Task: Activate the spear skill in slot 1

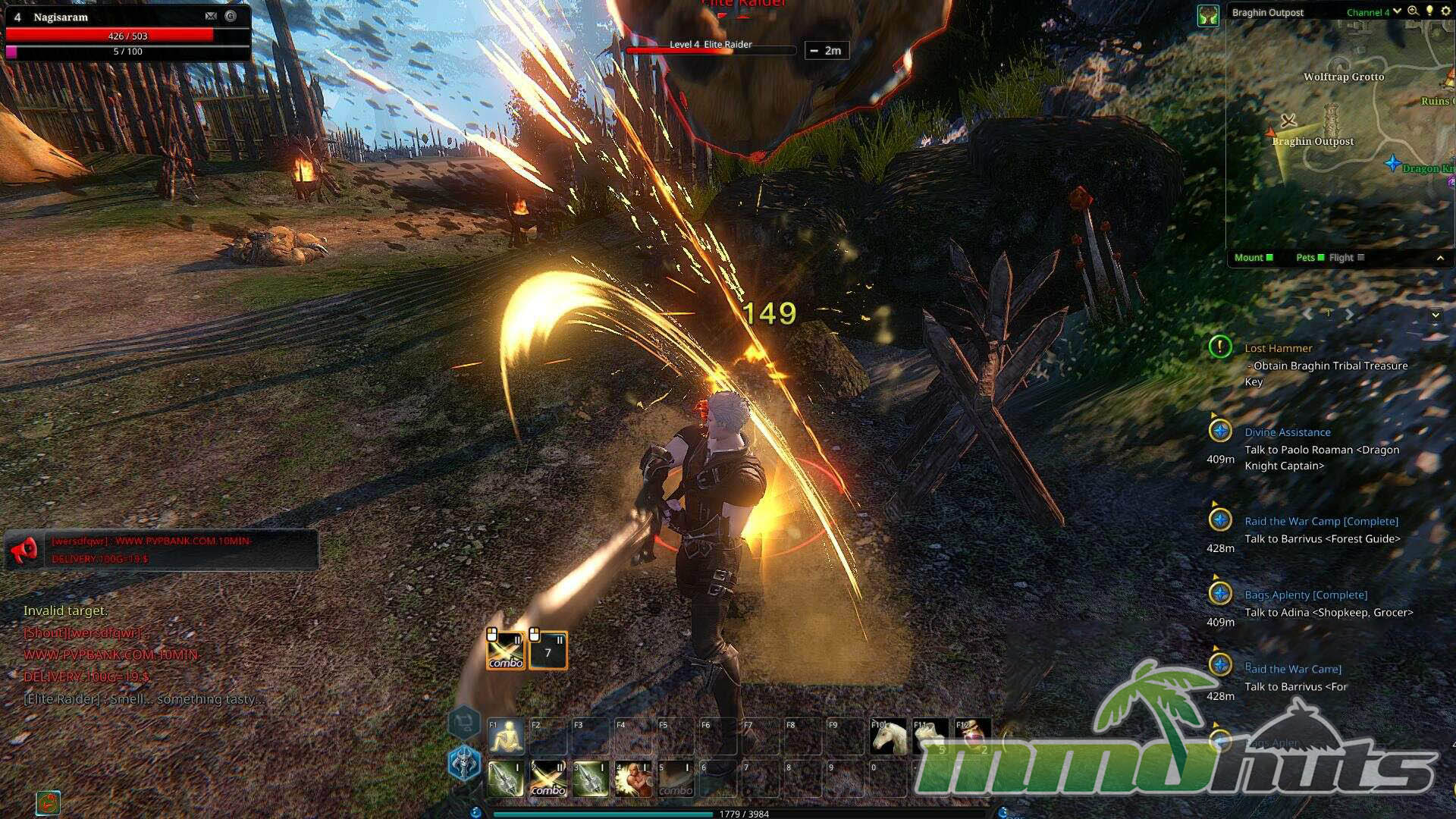Action: [506, 780]
